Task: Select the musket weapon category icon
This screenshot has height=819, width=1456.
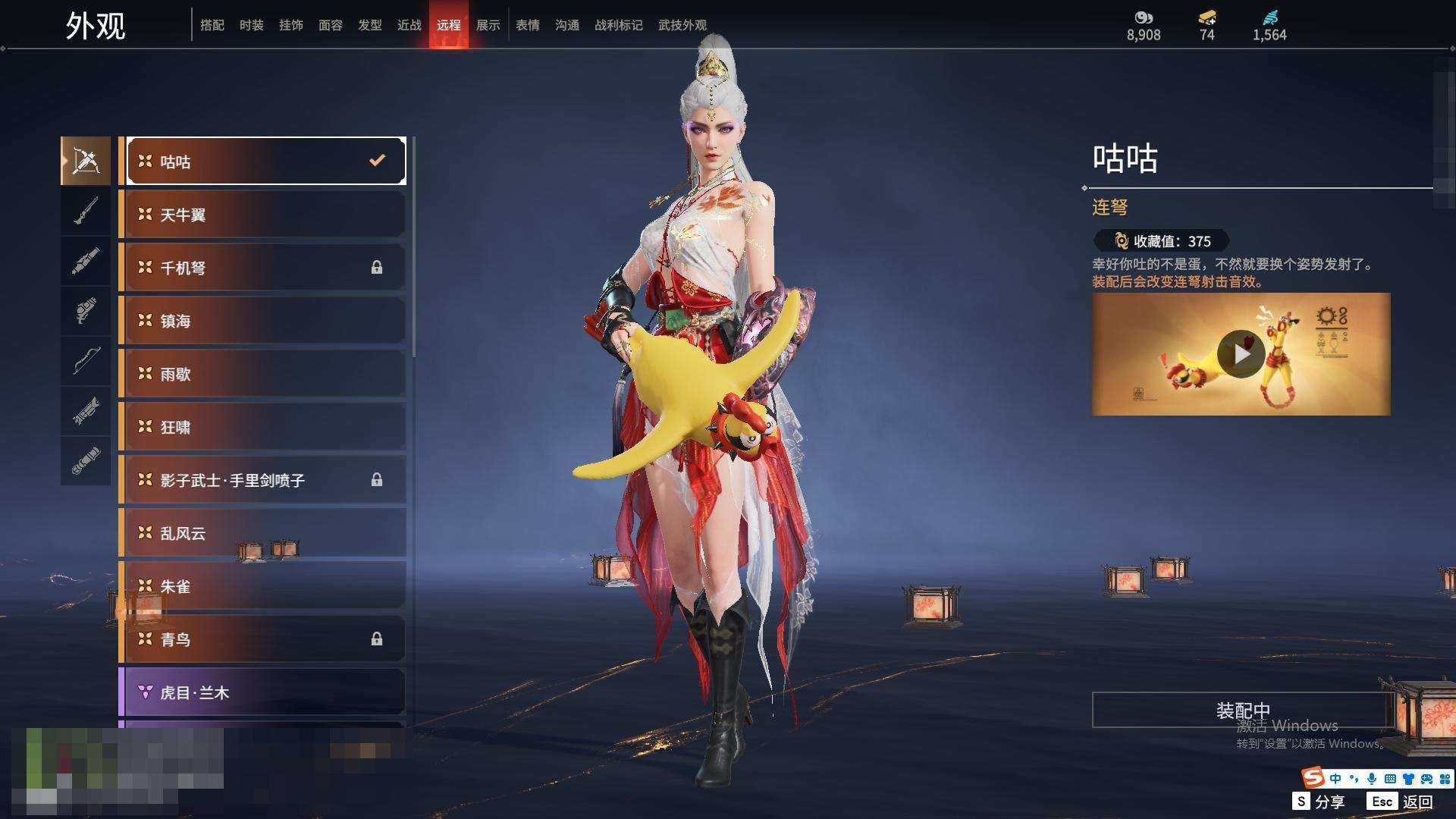Action: [x=86, y=211]
